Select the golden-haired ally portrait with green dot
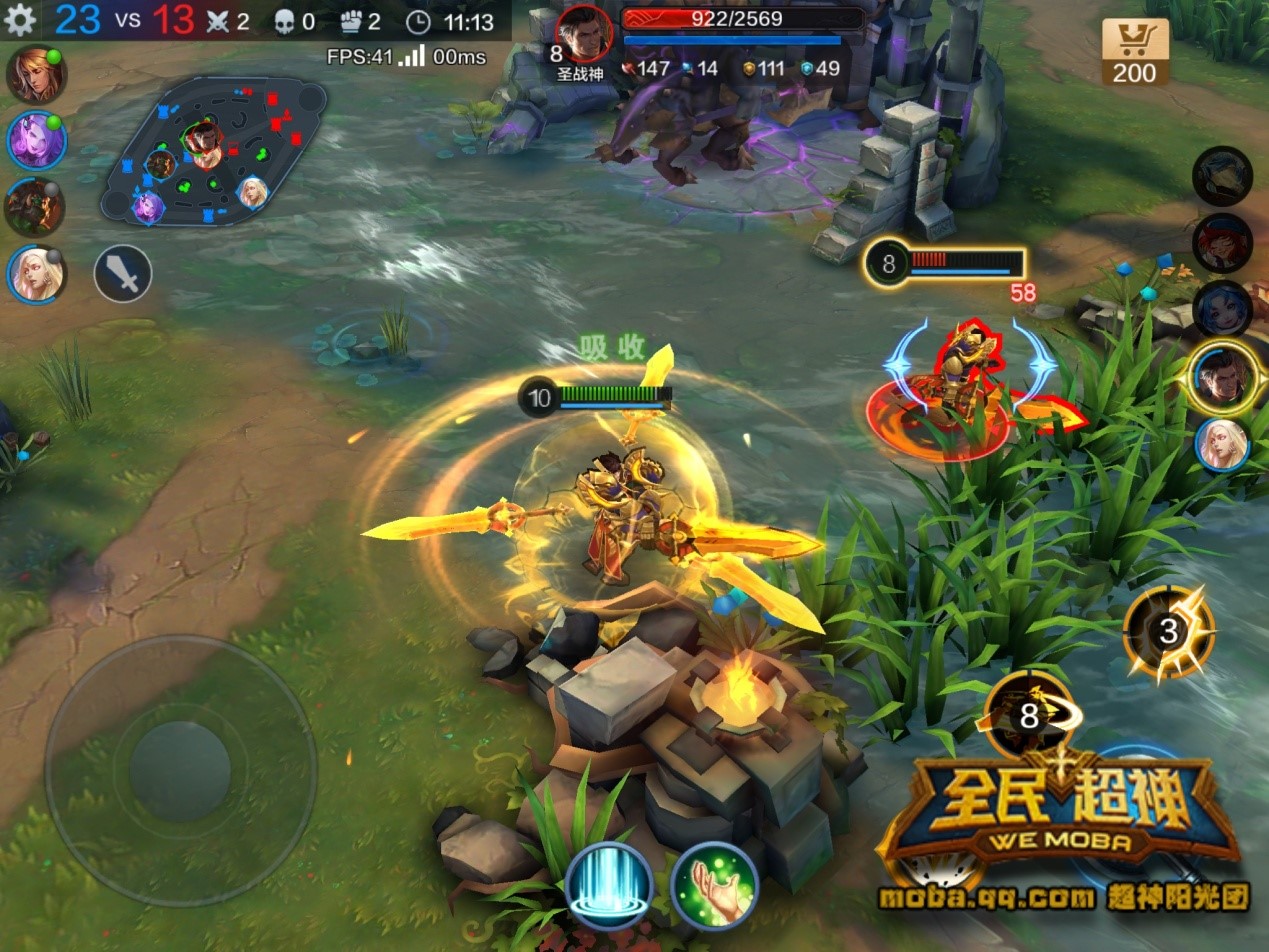The height and width of the screenshot is (952, 1269). pos(36,75)
